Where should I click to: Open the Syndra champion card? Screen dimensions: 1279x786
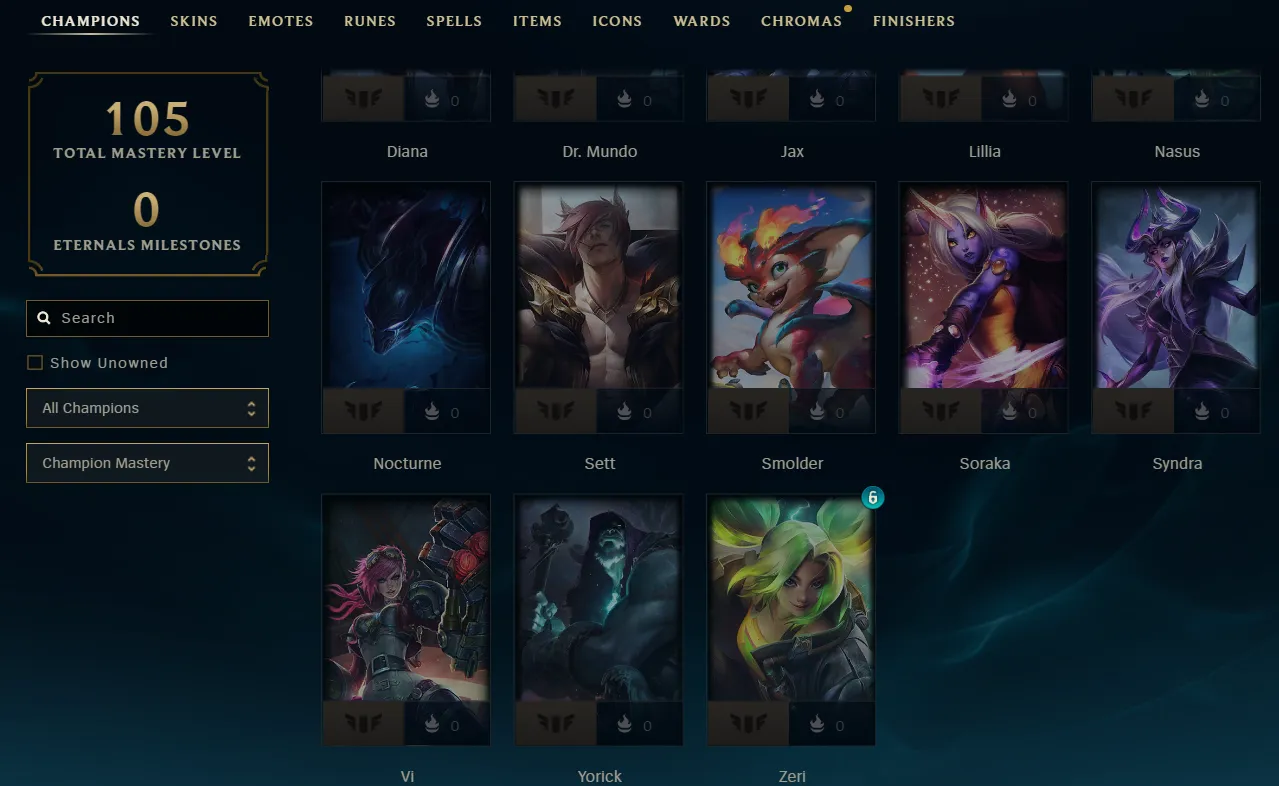pyautogui.click(x=1176, y=288)
